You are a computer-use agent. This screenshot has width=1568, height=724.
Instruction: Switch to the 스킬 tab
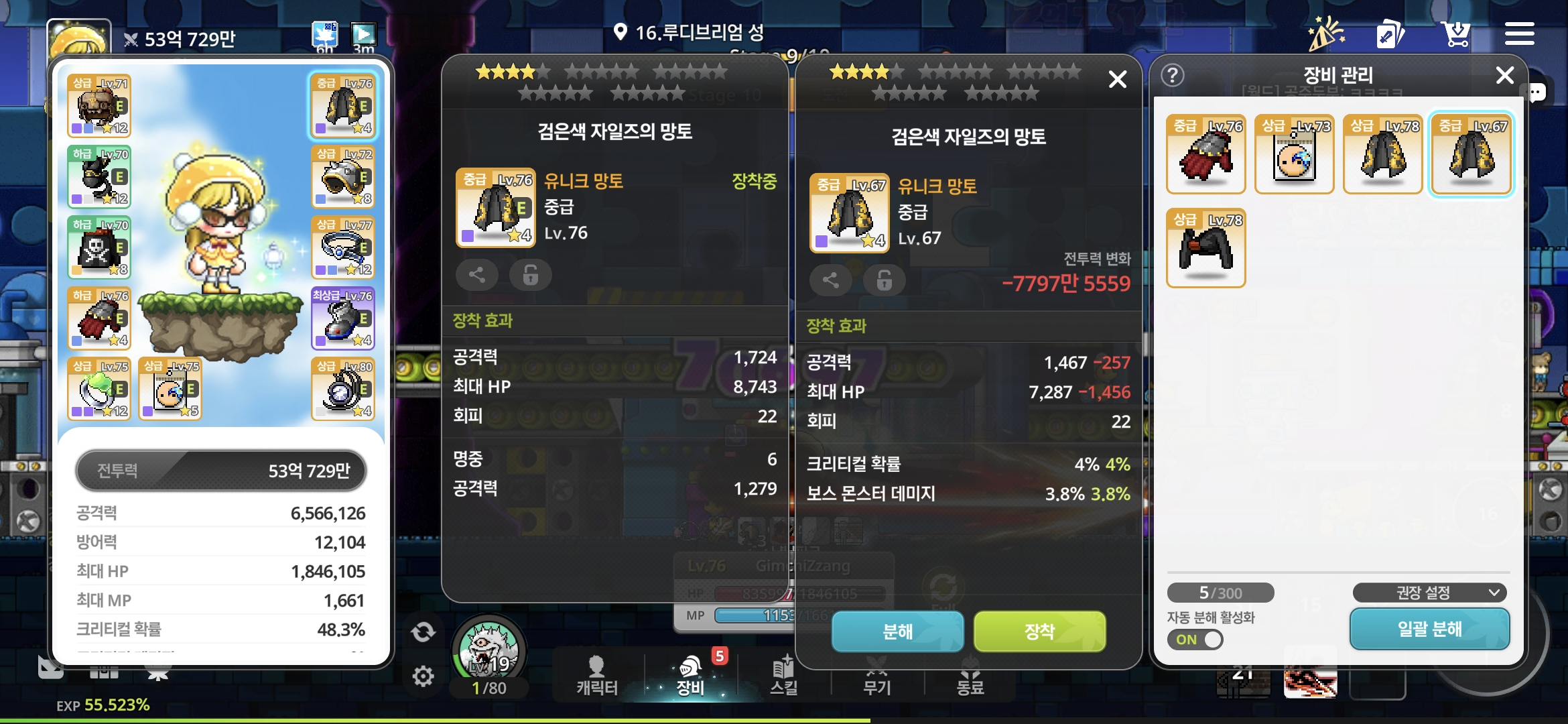click(x=783, y=676)
